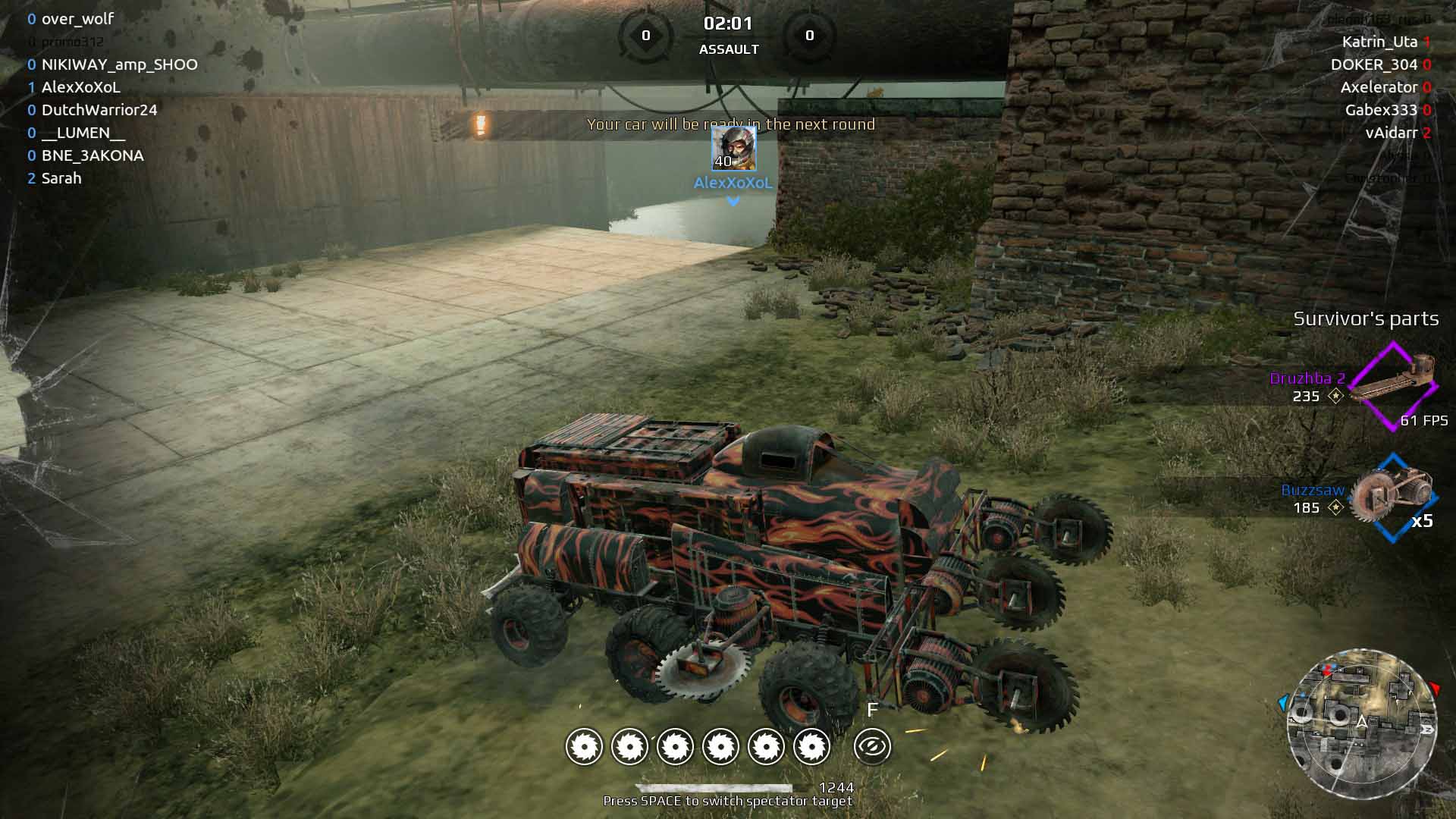Activate the cloak module eye icon
Image resolution: width=1456 pixels, height=819 pixels.
872,747
